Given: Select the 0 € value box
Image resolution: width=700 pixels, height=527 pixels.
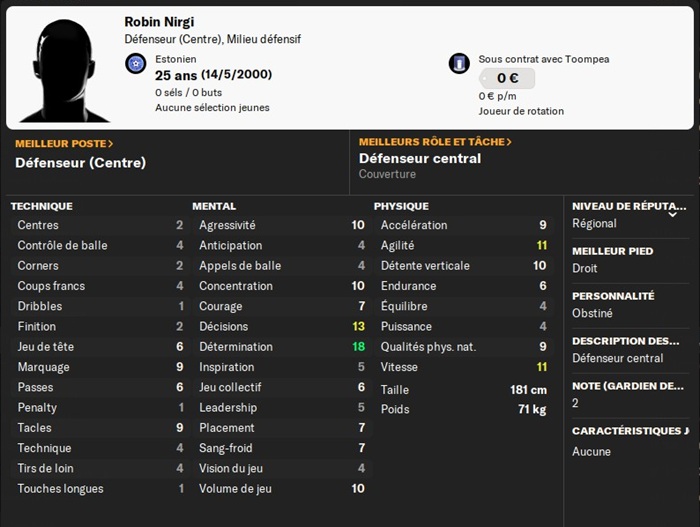Looking at the screenshot, I should click(x=506, y=78).
